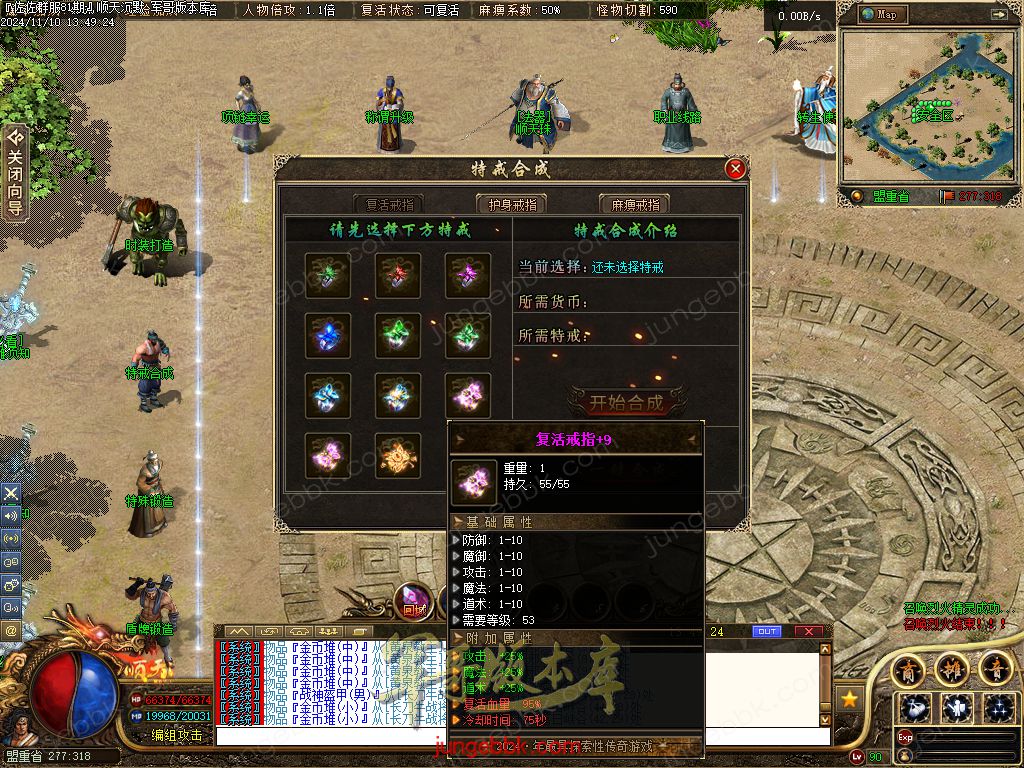Select the small green ring in top row
This screenshot has height=768, width=1024.
pyautogui.click(x=328, y=276)
